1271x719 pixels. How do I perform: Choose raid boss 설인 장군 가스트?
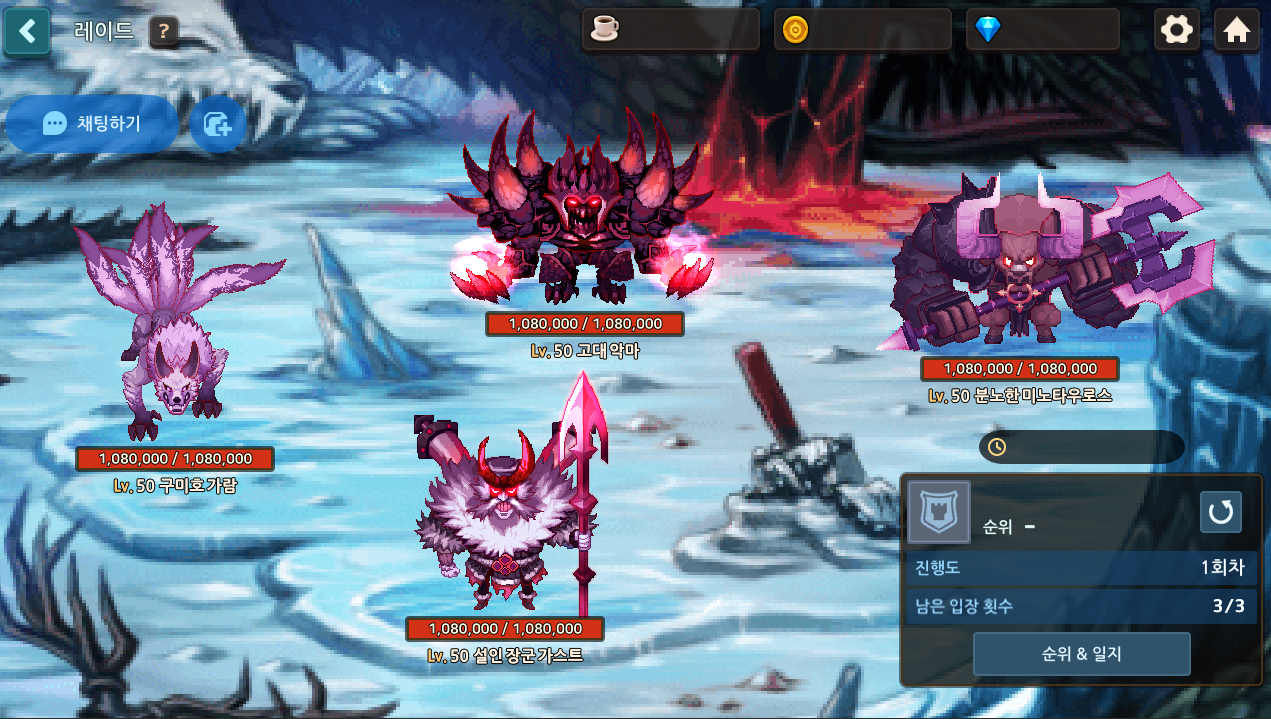point(505,510)
